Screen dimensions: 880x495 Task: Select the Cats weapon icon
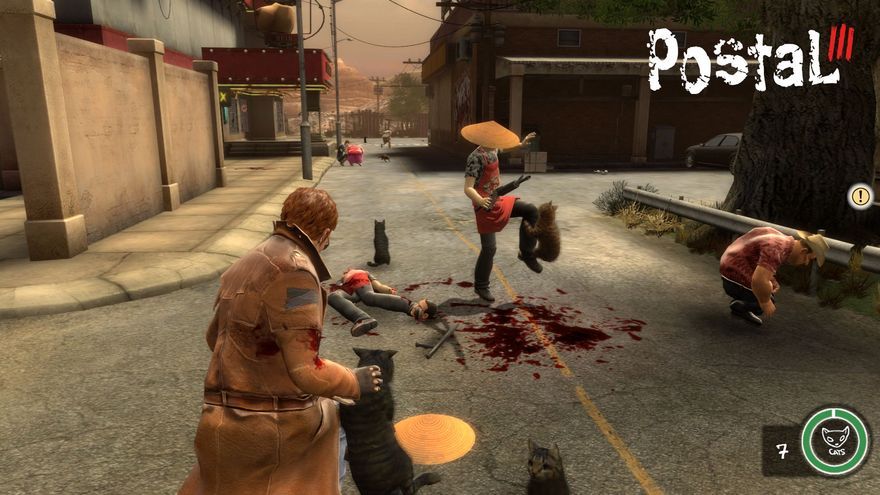pyautogui.click(x=835, y=440)
